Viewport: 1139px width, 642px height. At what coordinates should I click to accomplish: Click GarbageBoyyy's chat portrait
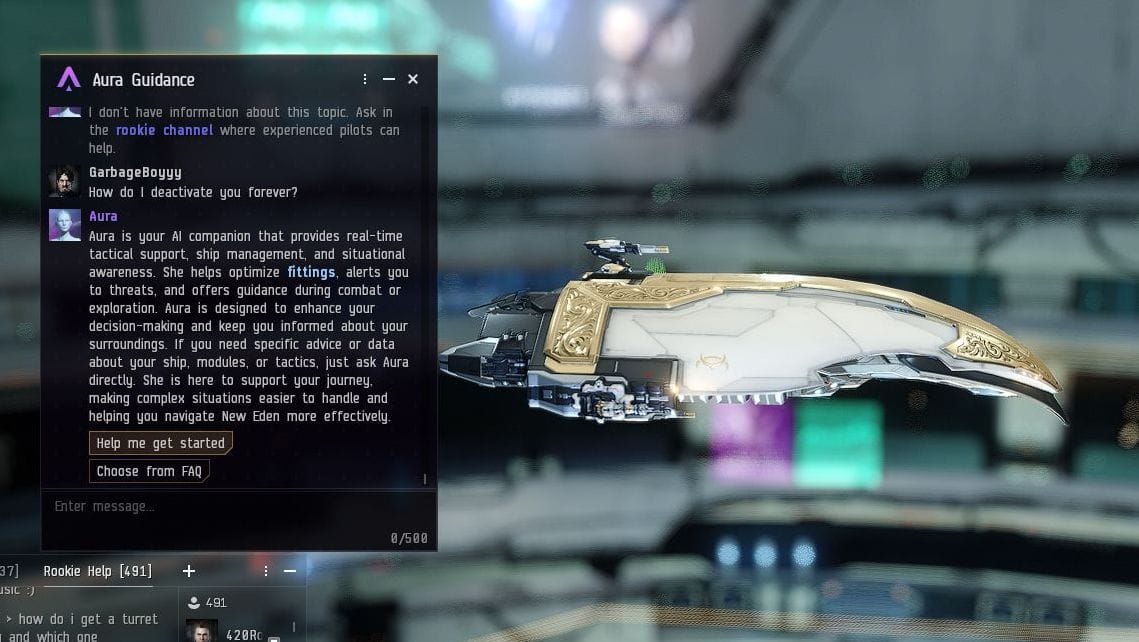pos(64,181)
